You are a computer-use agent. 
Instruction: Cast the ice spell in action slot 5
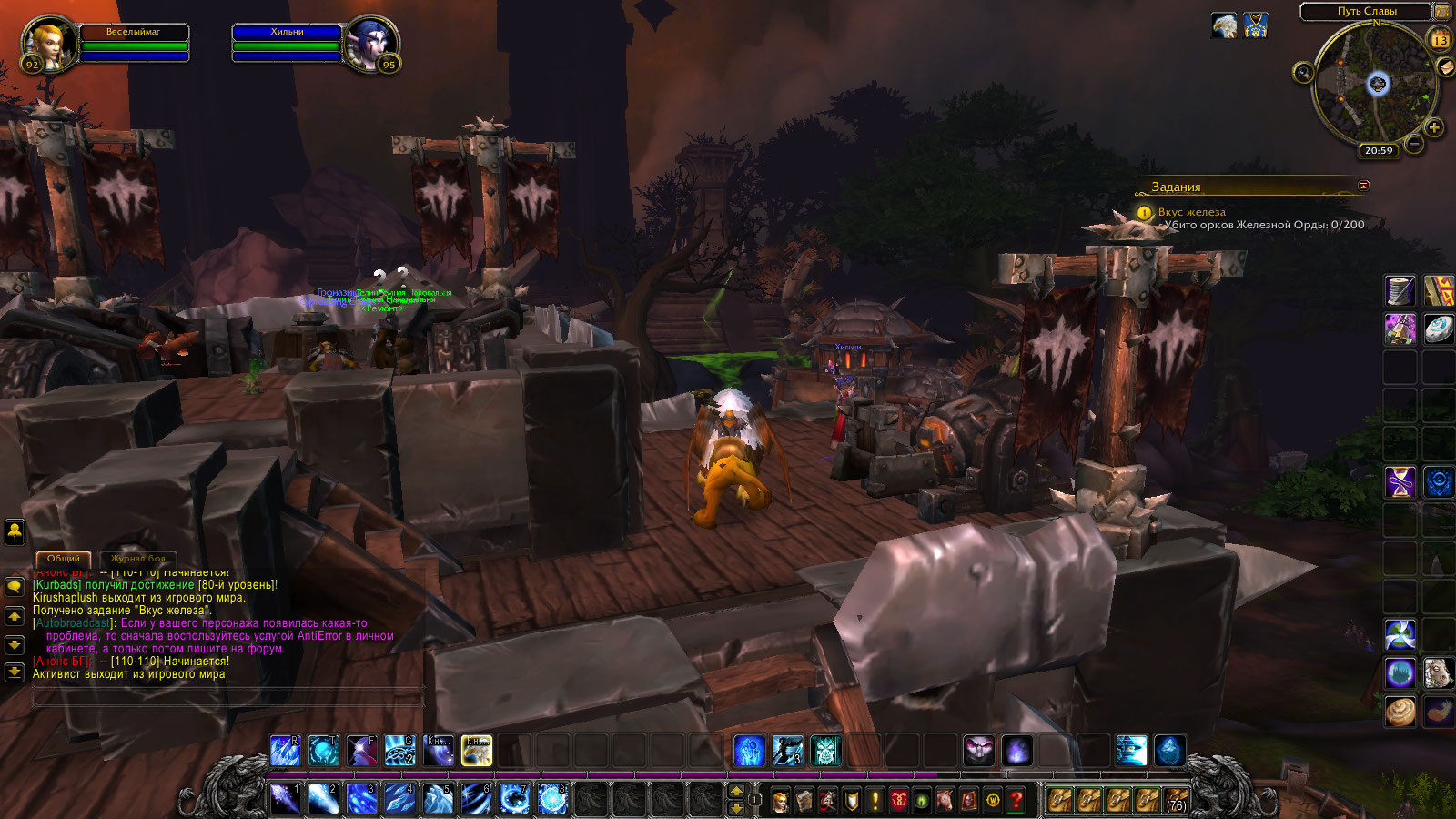click(x=438, y=799)
